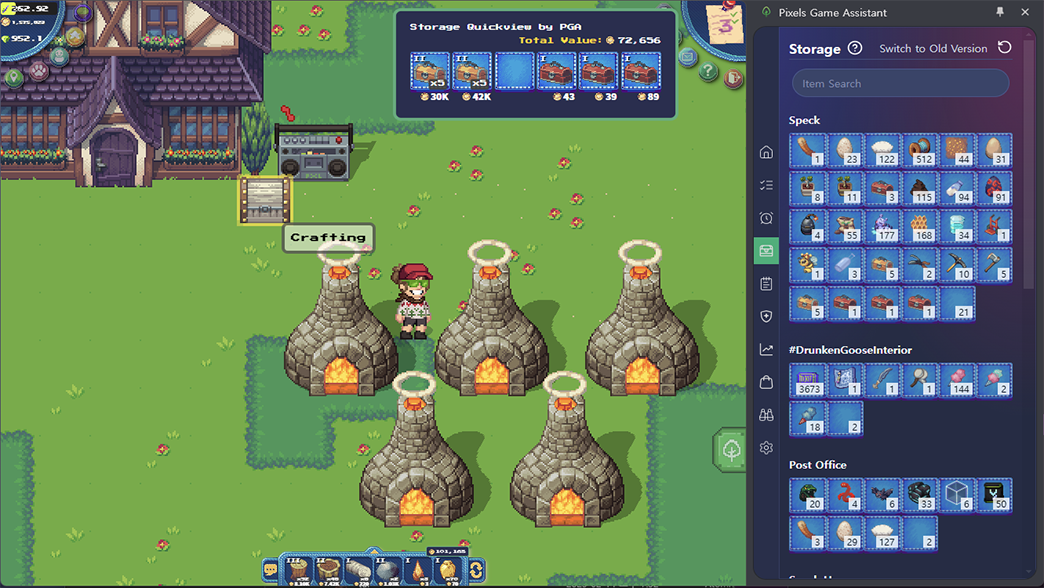The width and height of the screenshot is (1044, 588).
Task: Close the Pixels Game Assistant window
Action: 1025,12
